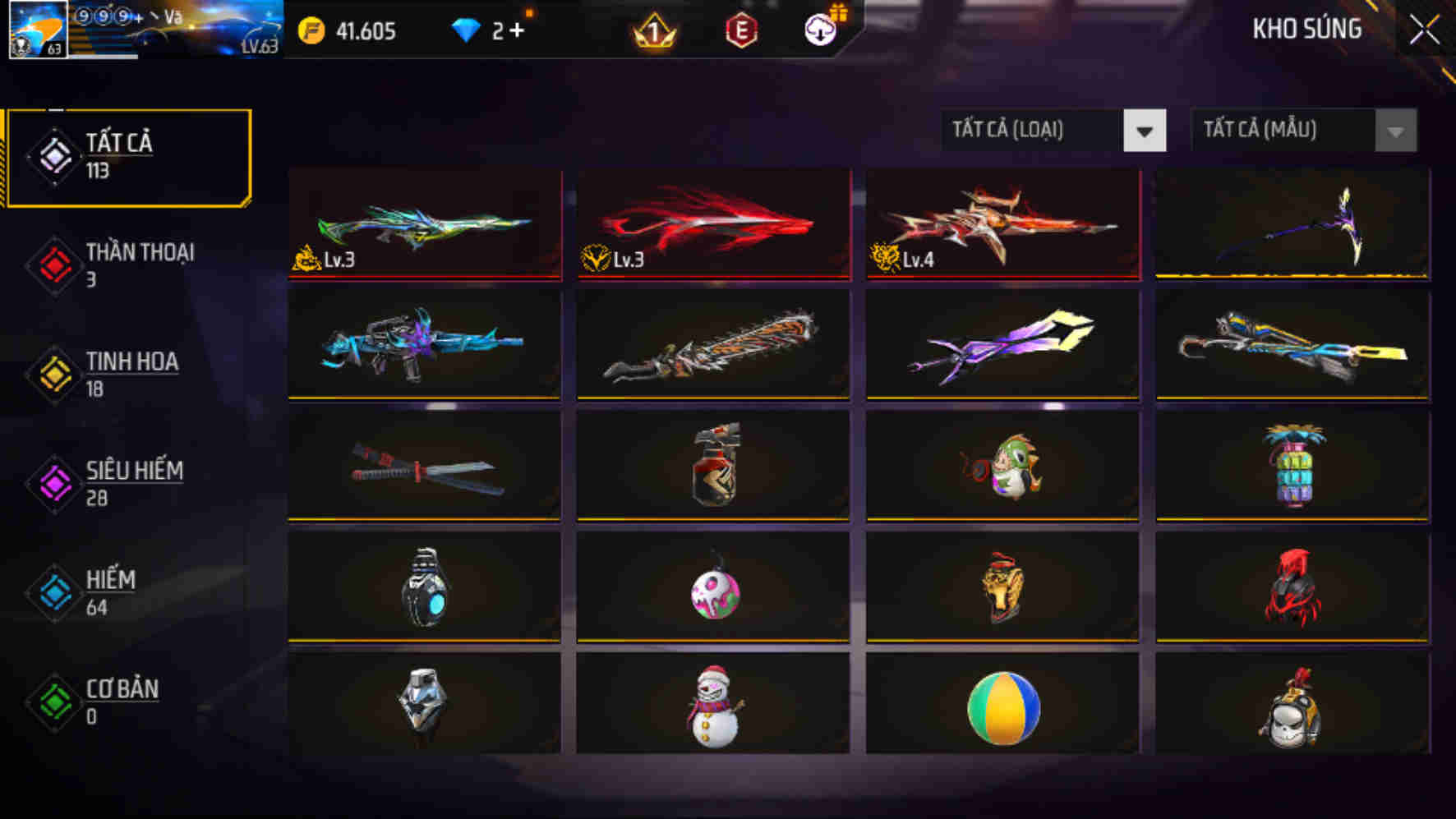Select the Lv.3 red katana weapon
The image size is (1456, 819).
(x=713, y=224)
